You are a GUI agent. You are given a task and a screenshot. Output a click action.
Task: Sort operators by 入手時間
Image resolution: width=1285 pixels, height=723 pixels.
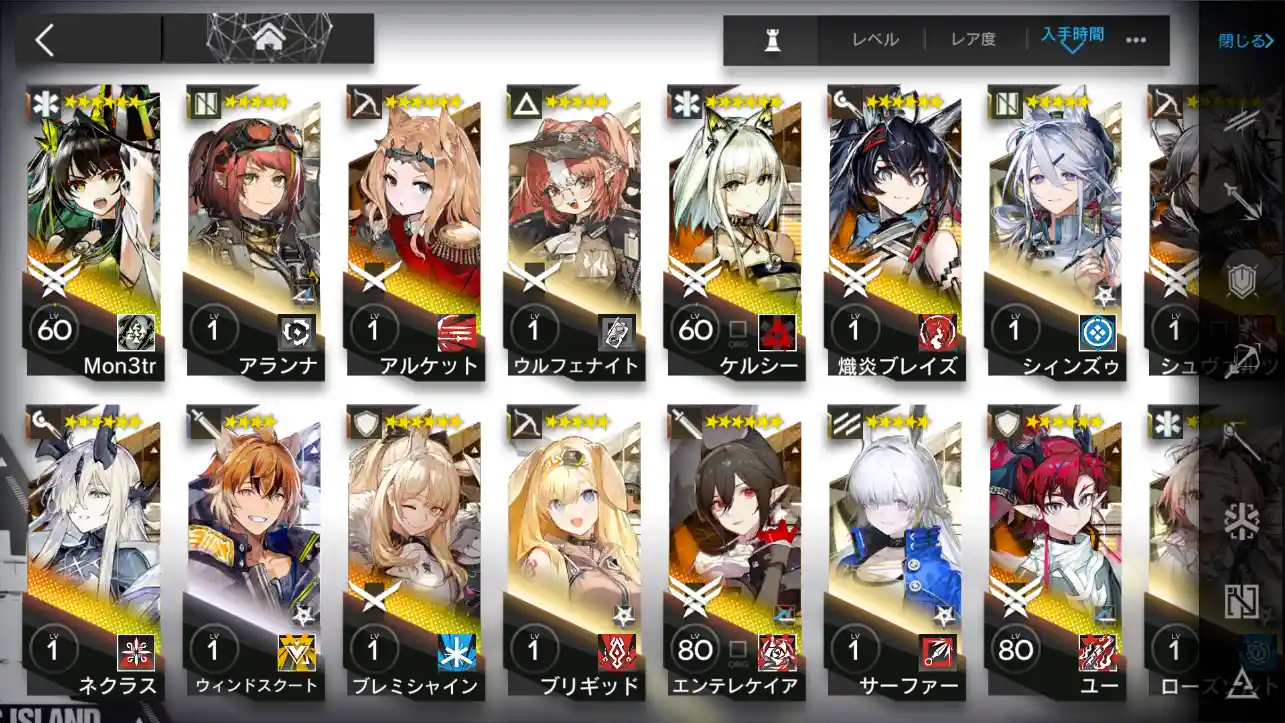[1072, 38]
